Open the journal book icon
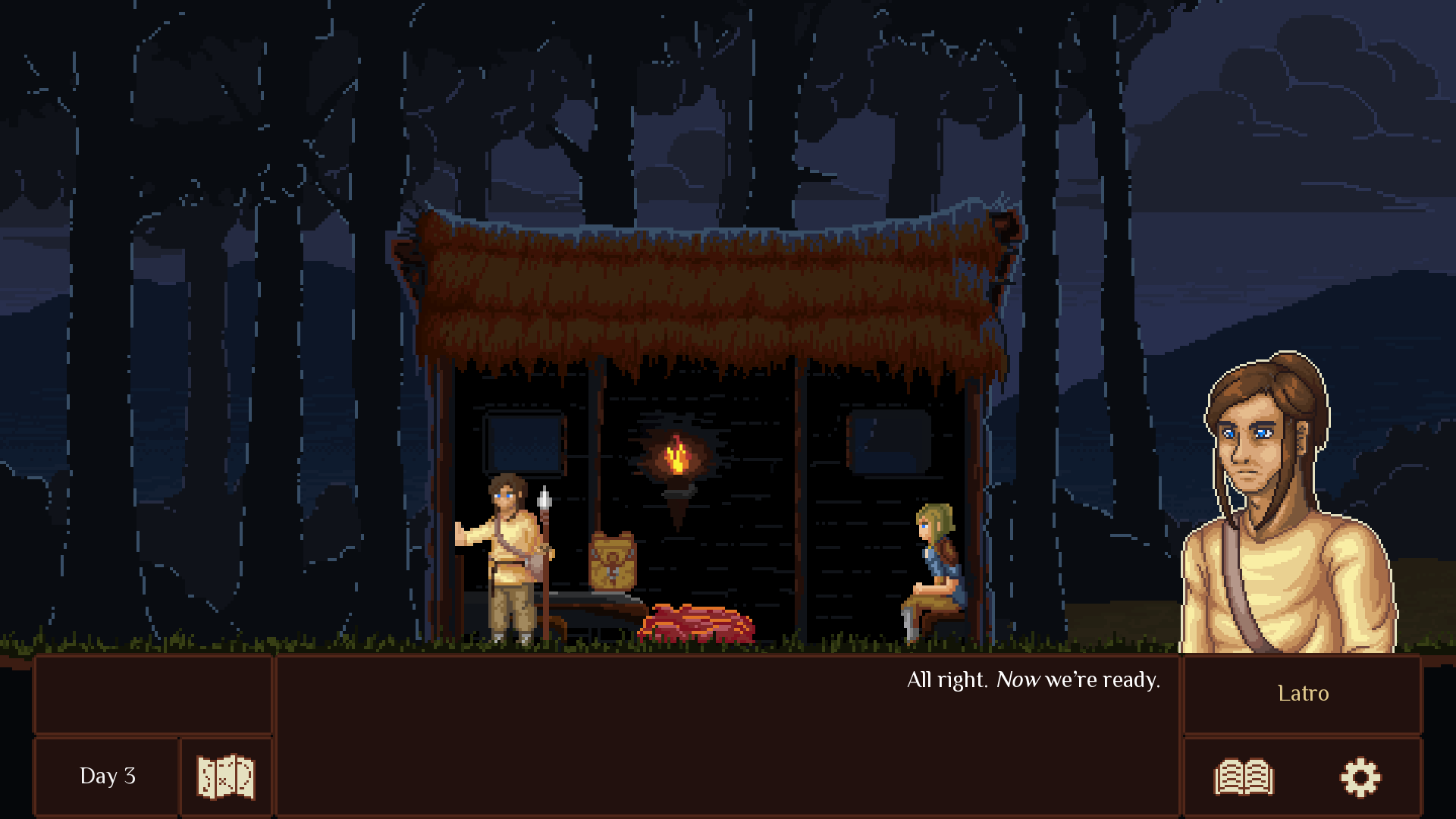Screen dimensions: 1456x819 1244,777
